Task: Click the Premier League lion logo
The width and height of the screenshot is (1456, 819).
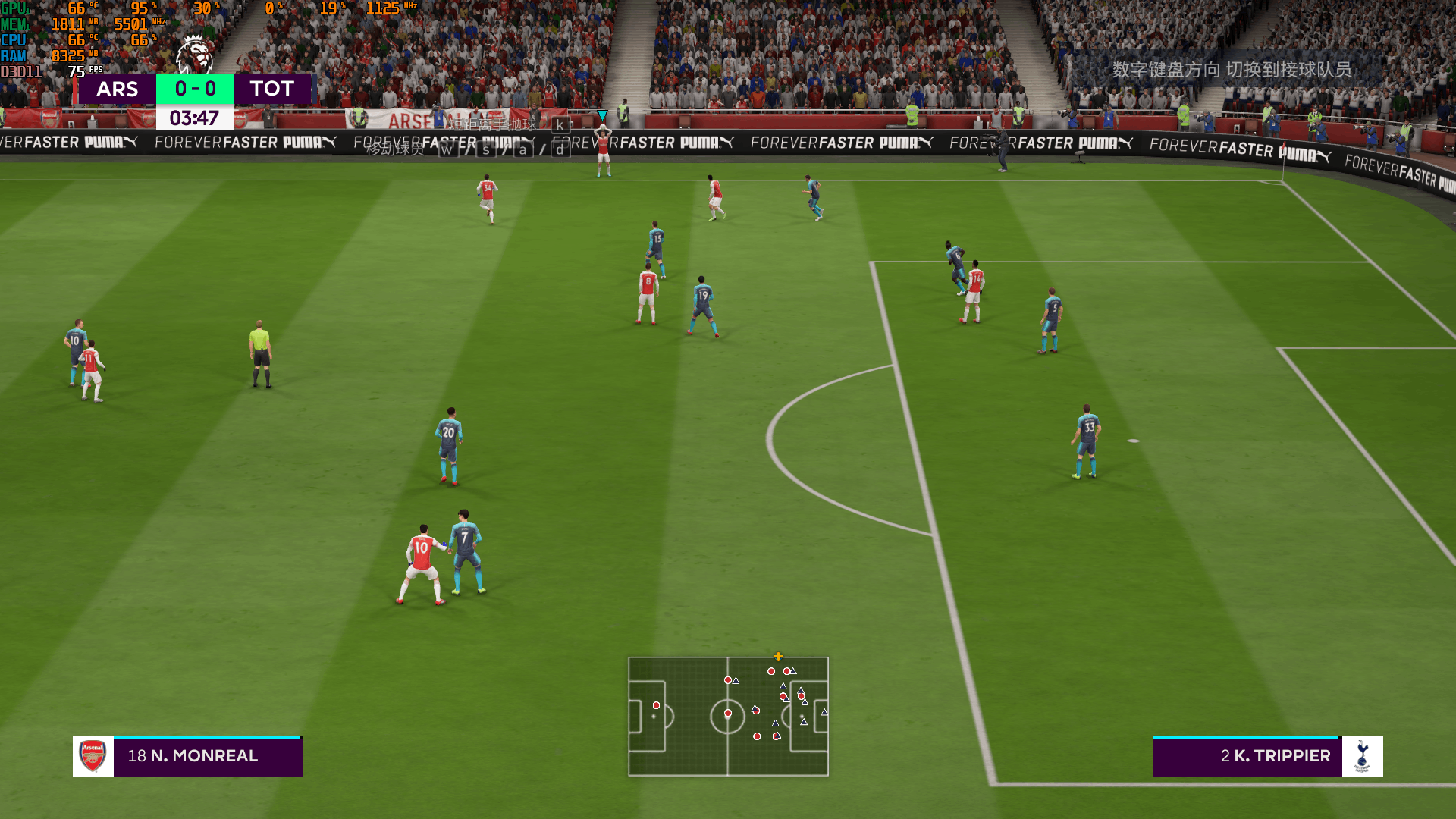Action: click(194, 55)
